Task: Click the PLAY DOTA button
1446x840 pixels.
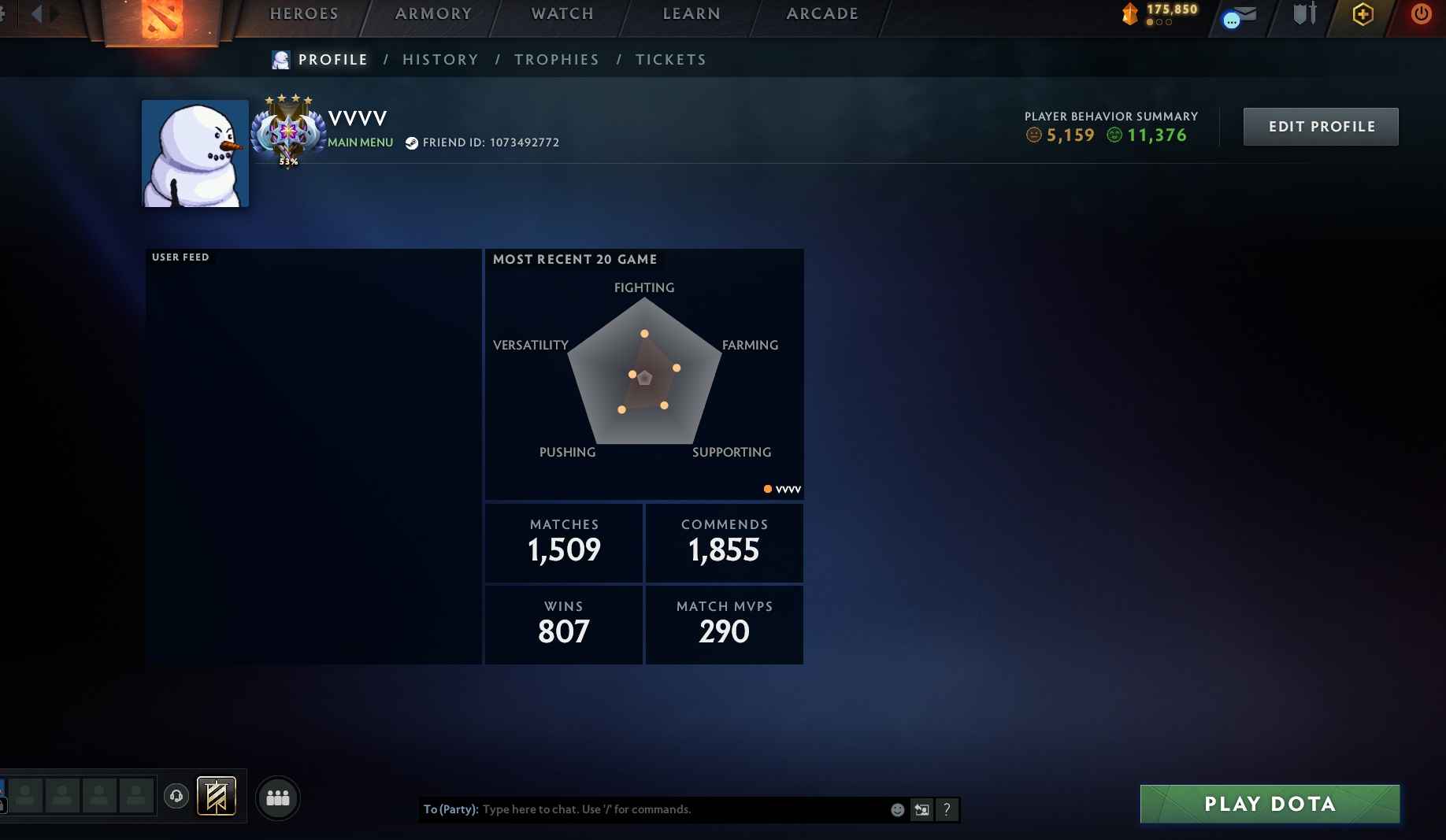Action: pos(1269,804)
